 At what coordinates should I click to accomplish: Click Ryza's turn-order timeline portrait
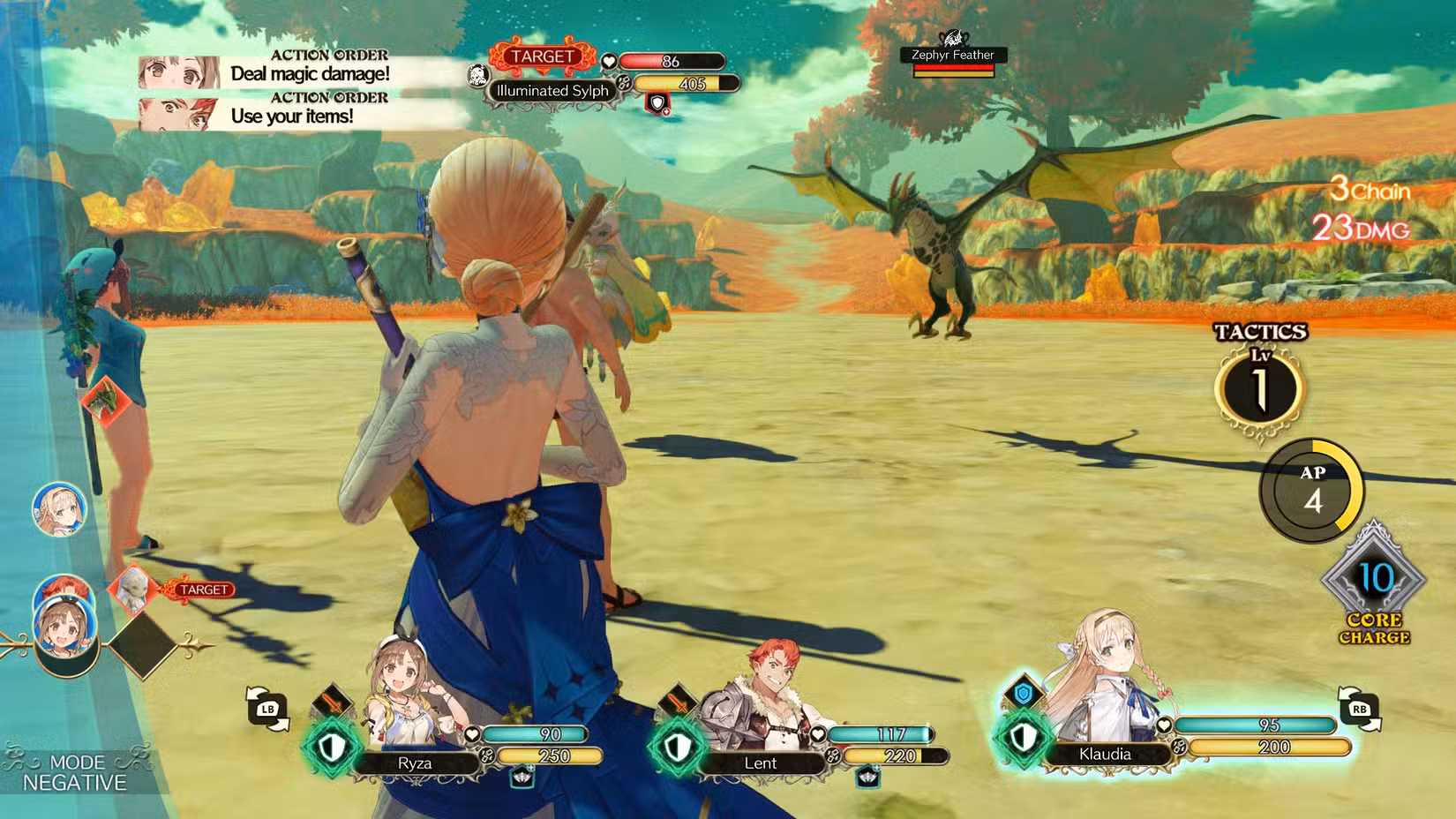(x=64, y=630)
